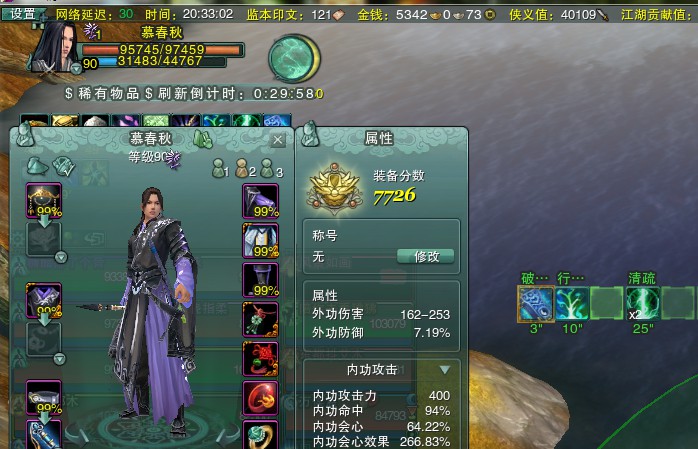
Task: Click the 修改 title edit button
Action: click(426, 256)
